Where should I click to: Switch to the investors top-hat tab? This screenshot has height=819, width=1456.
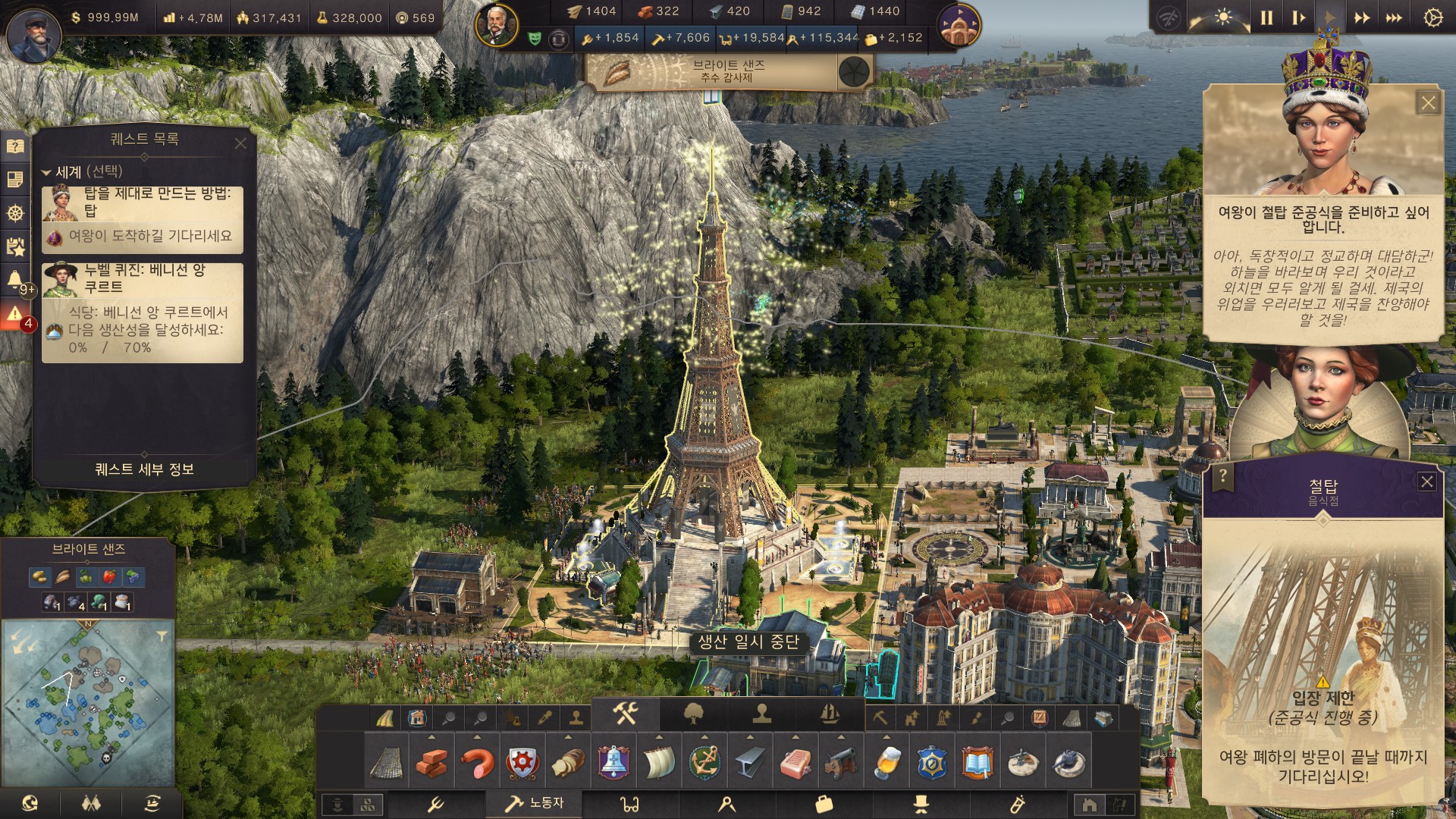pyautogui.click(x=921, y=804)
